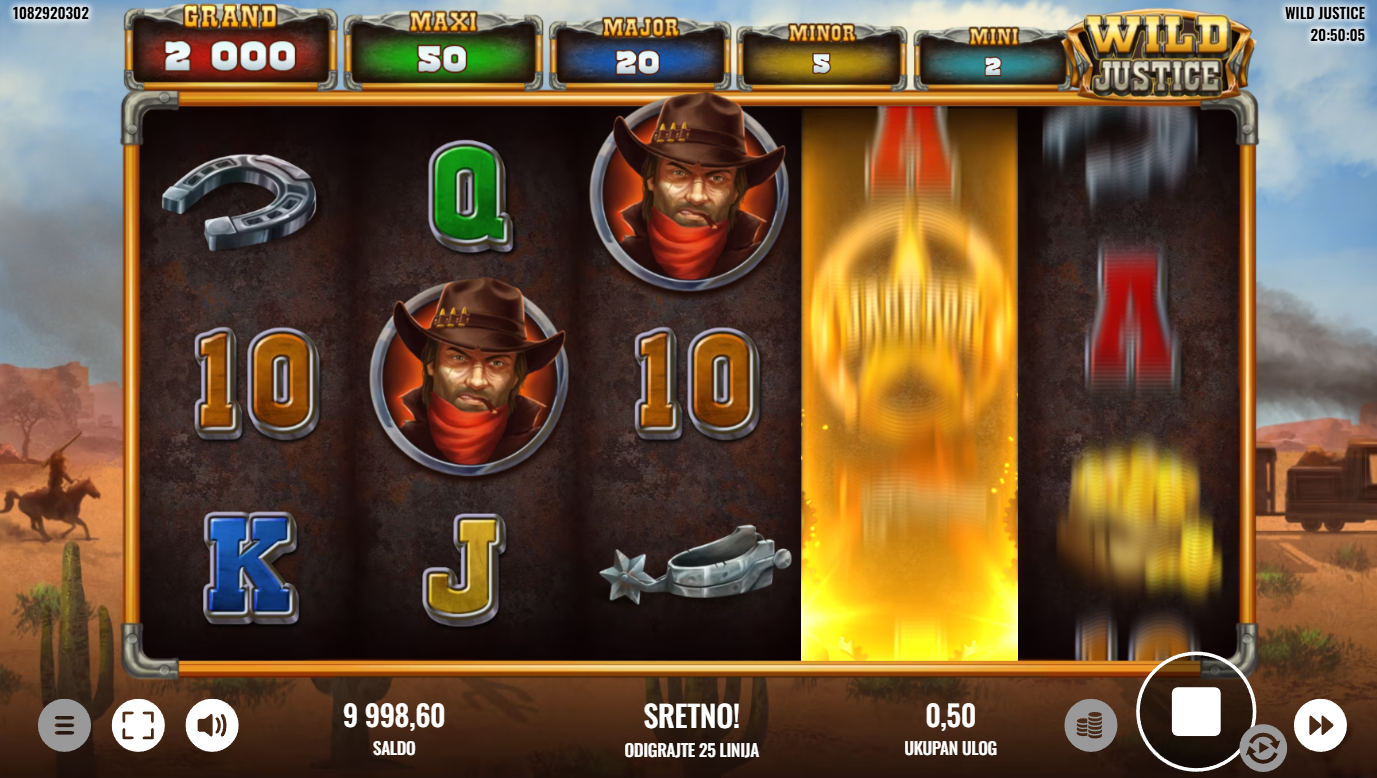Mute the game sound

212,725
